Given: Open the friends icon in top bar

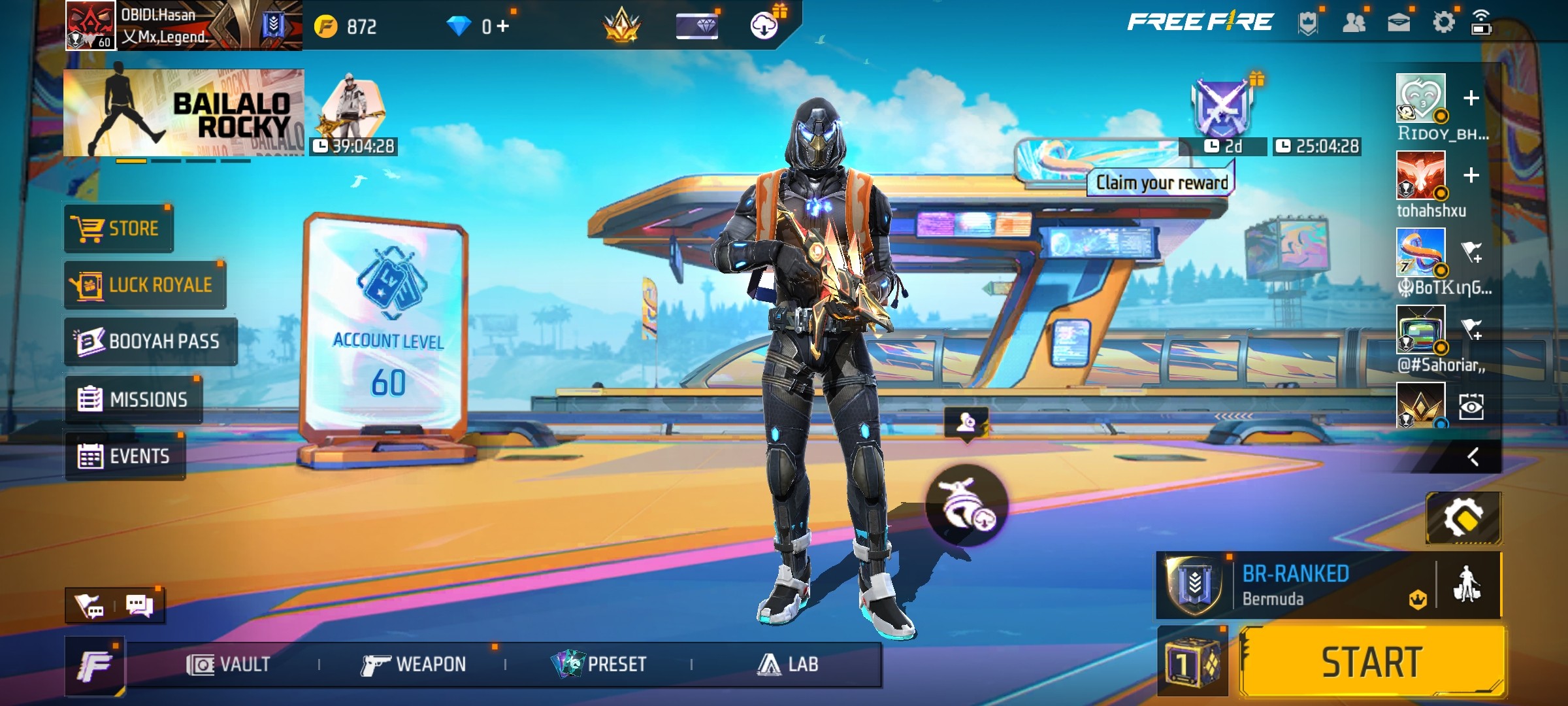Looking at the screenshot, I should point(1354,24).
